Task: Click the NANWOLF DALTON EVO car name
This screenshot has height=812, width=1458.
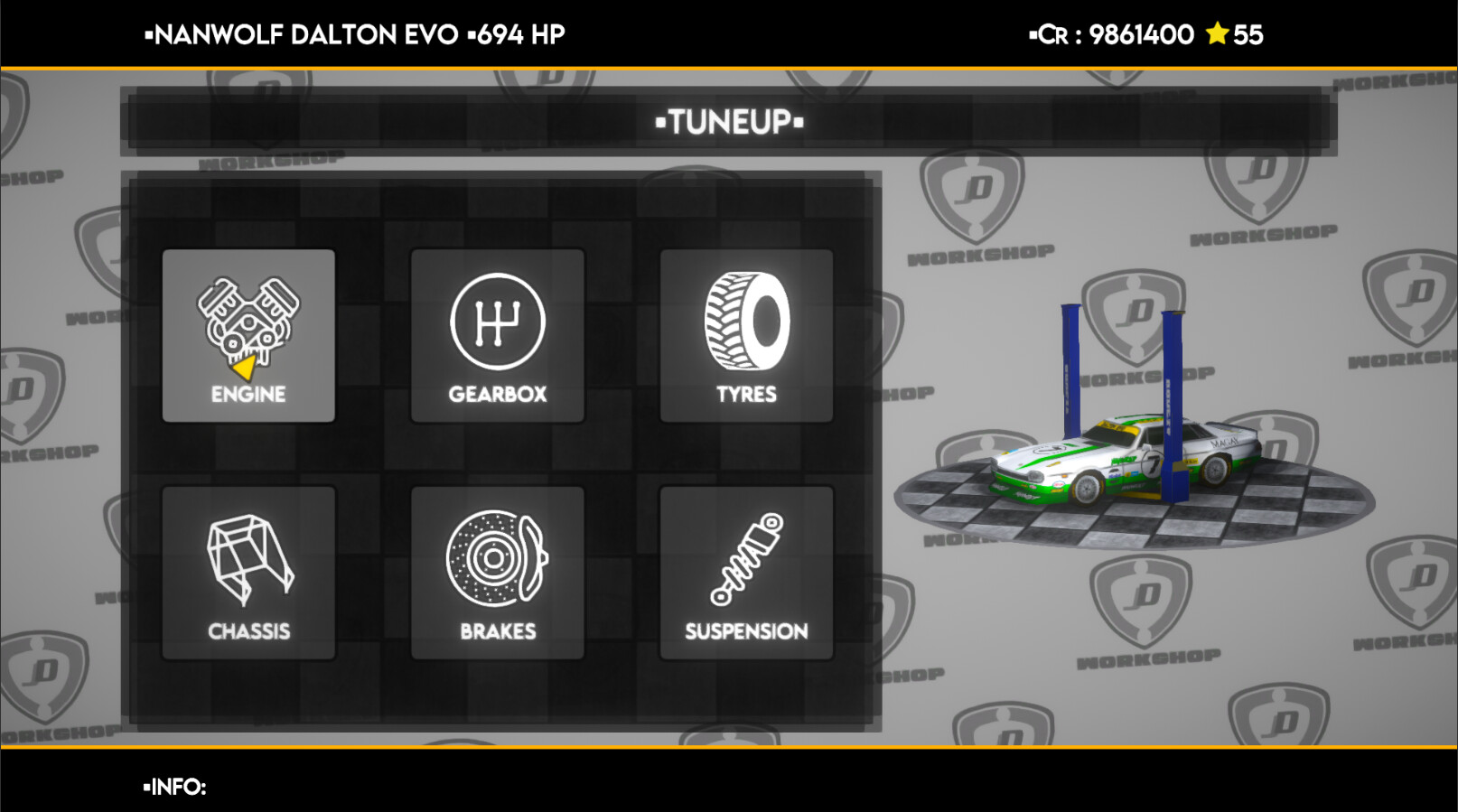Action: pos(303,34)
